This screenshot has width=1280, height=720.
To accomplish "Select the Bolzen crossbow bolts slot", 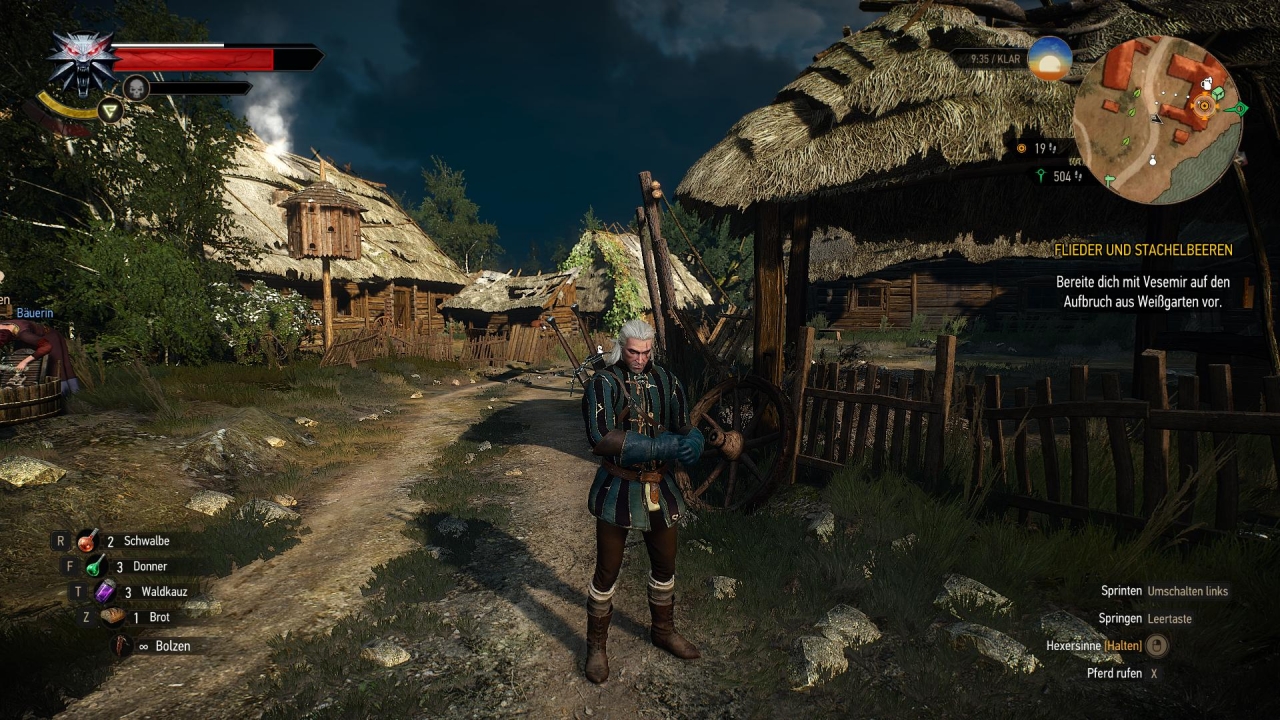I will [122, 646].
